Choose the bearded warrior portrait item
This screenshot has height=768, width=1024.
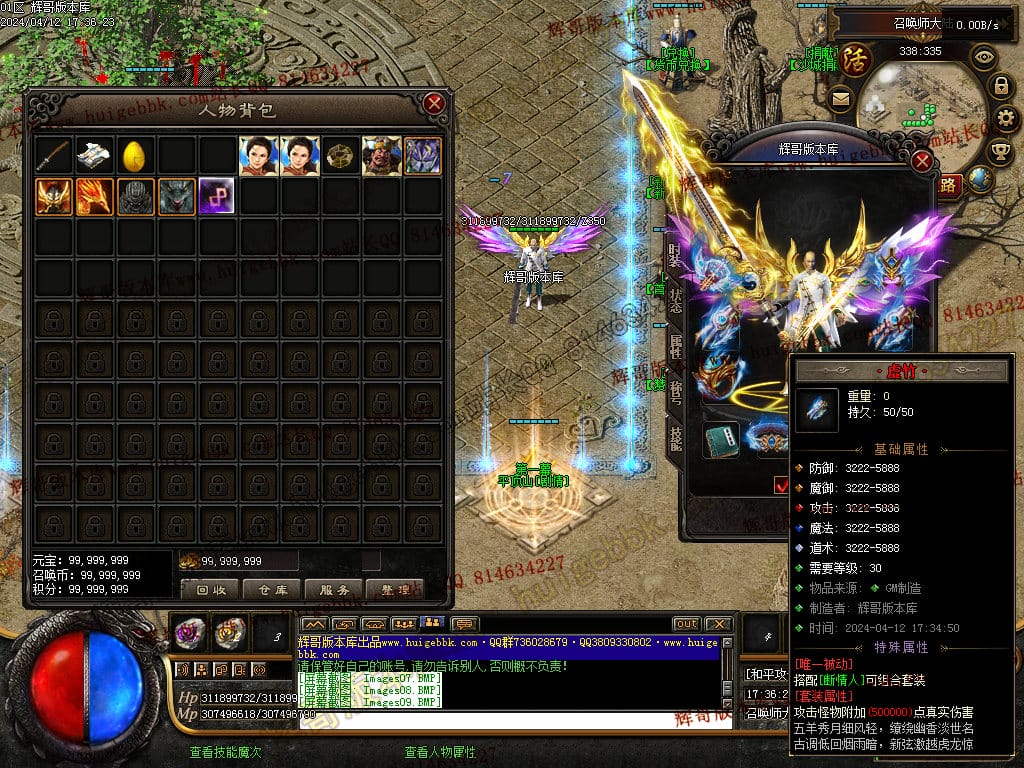coord(381,156)
